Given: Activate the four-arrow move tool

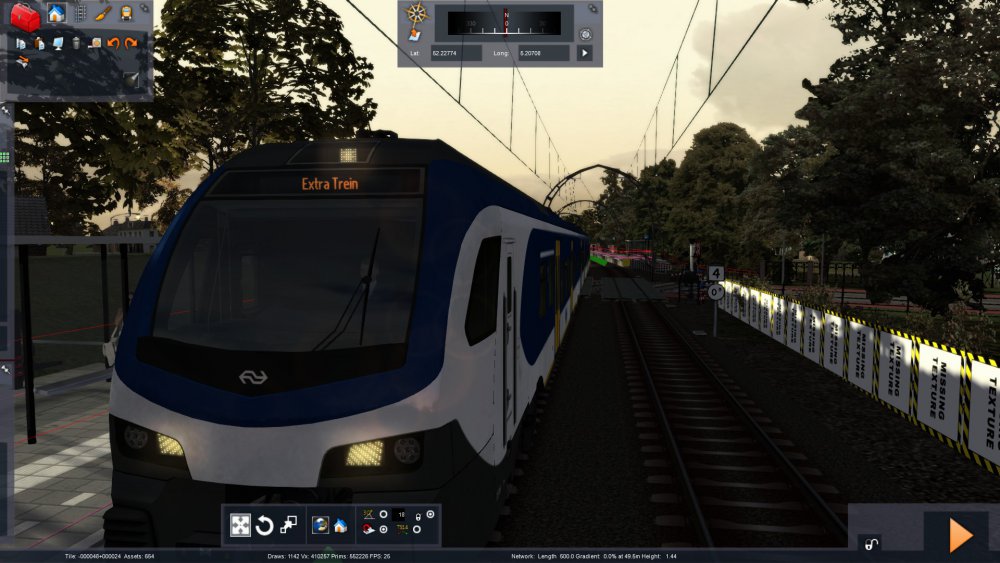Looking at the screenshot, I should coord(240,525).
